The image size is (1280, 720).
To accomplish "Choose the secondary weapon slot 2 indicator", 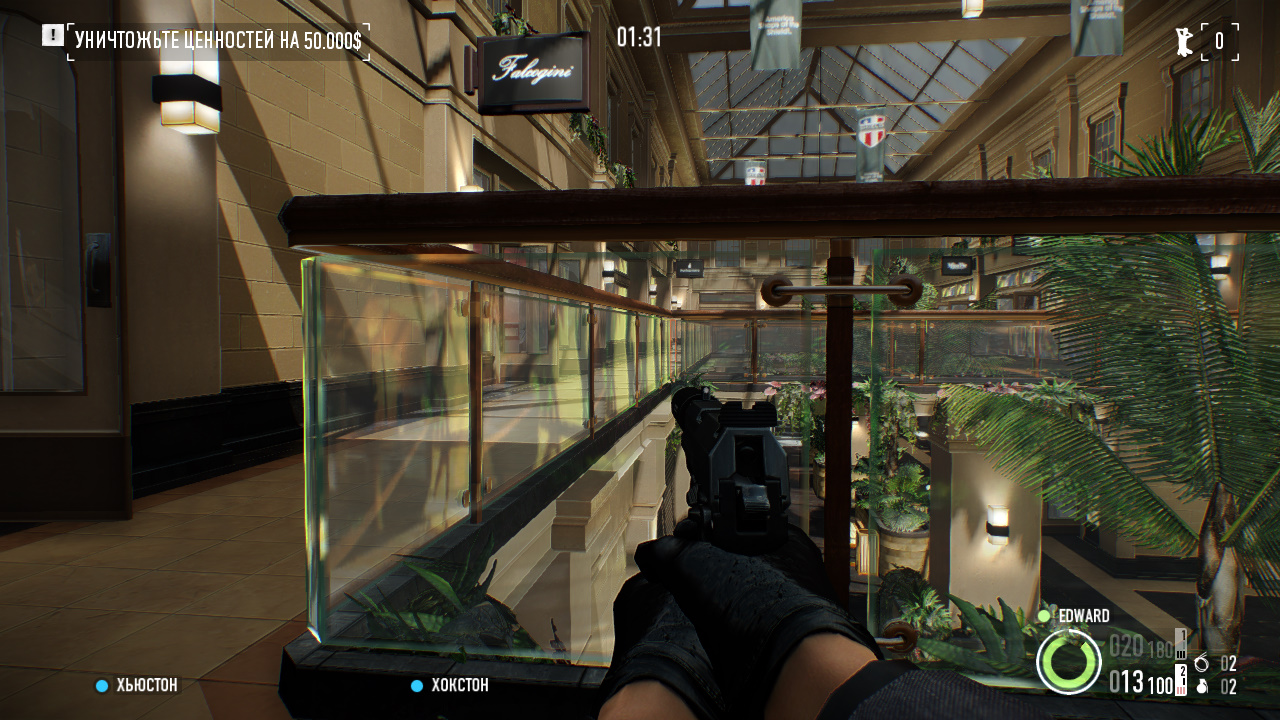I will 1181,679.
